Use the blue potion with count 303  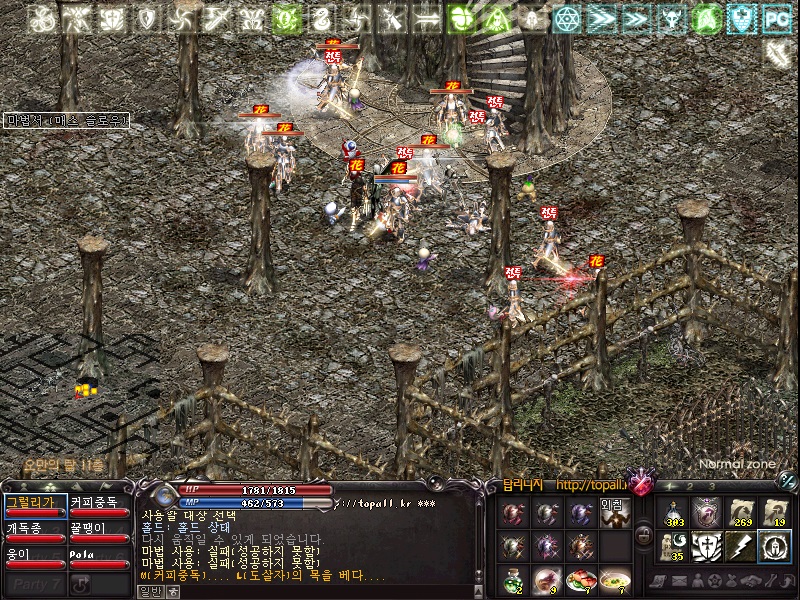click(673, 513)
